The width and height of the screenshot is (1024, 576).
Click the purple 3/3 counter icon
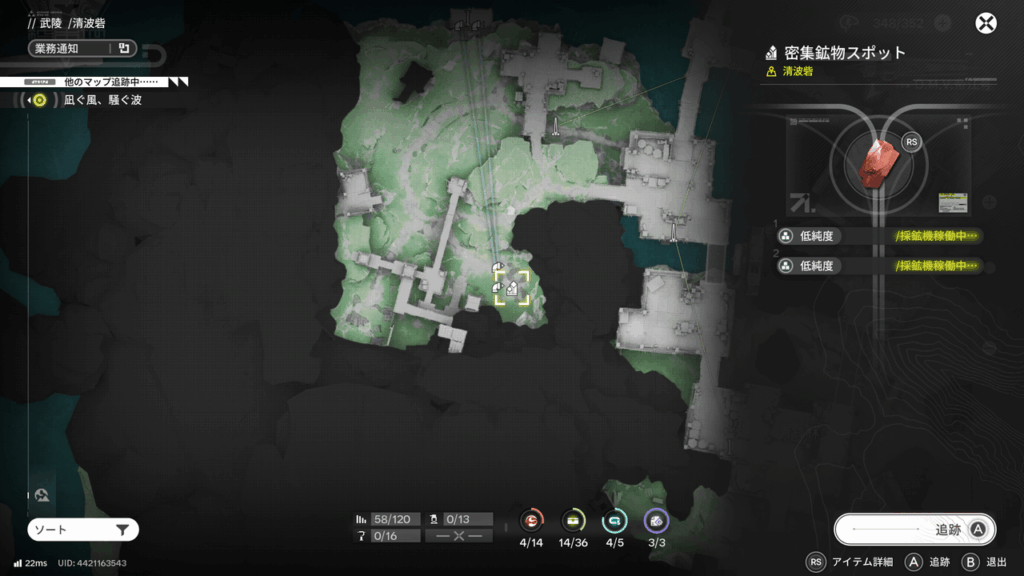(x=655, y=521)
